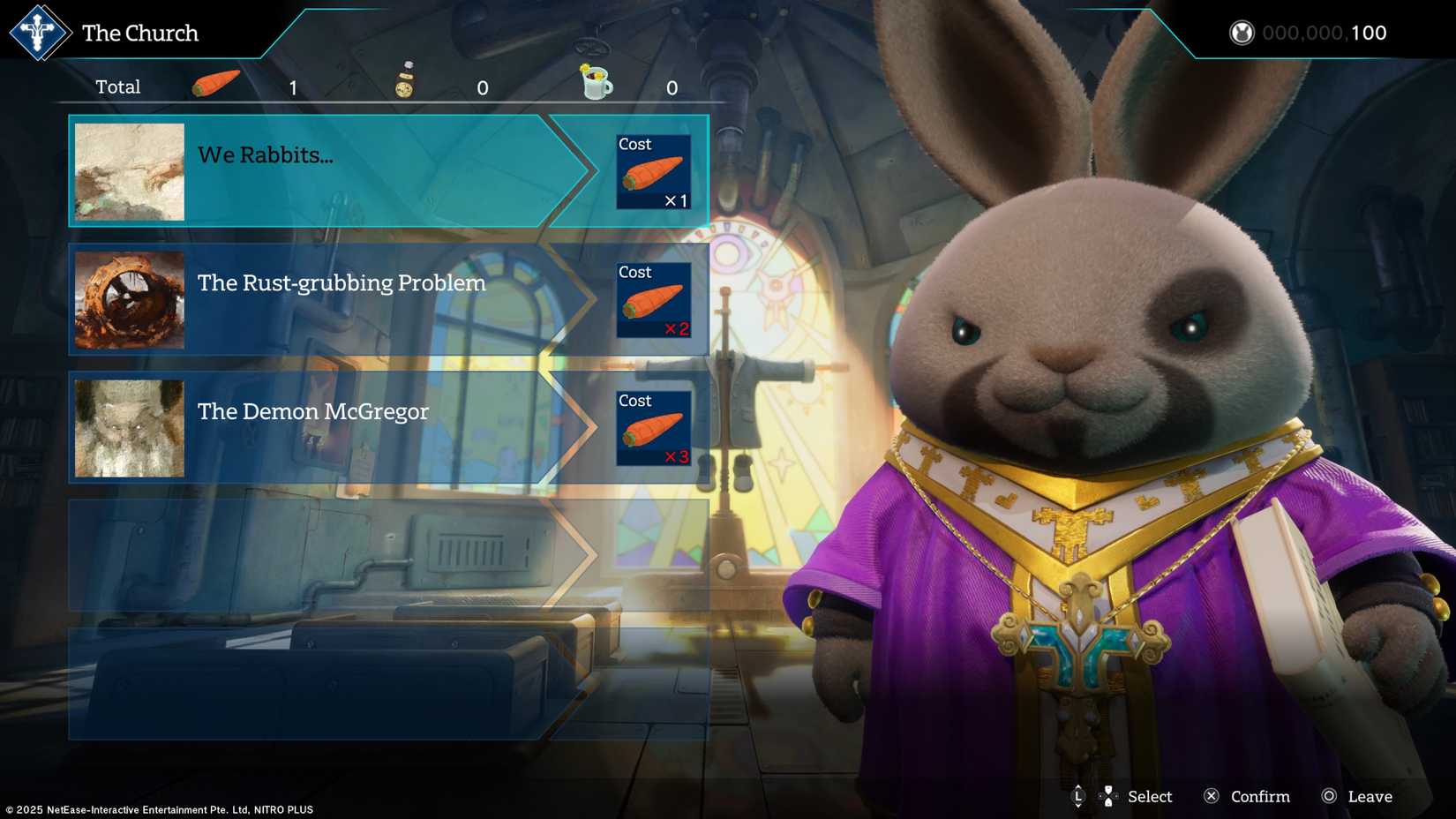Click the Confirm cross-button prompt icon

coord(1213,796)
